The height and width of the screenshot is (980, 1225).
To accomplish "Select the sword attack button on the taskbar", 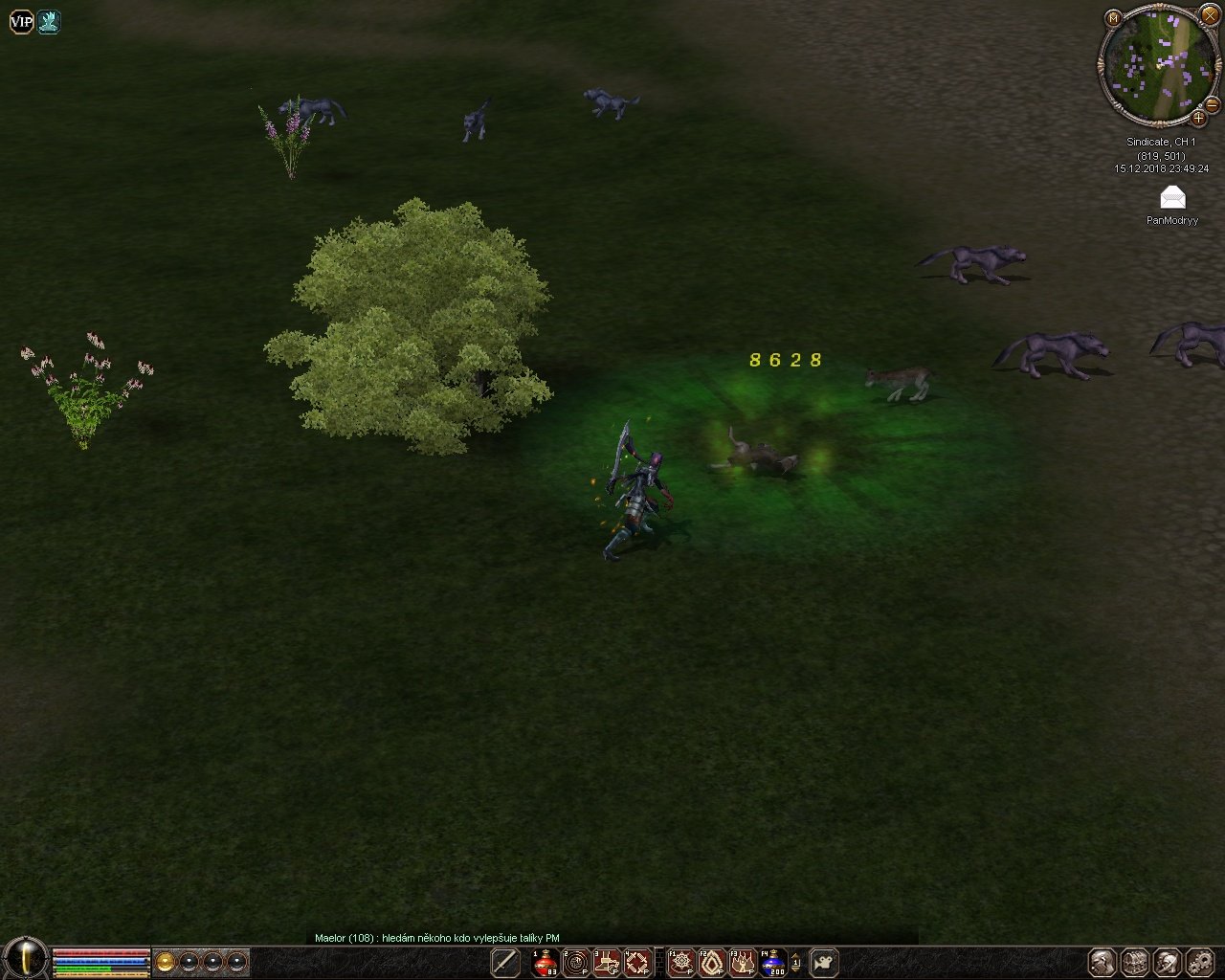I will [505, 962].
